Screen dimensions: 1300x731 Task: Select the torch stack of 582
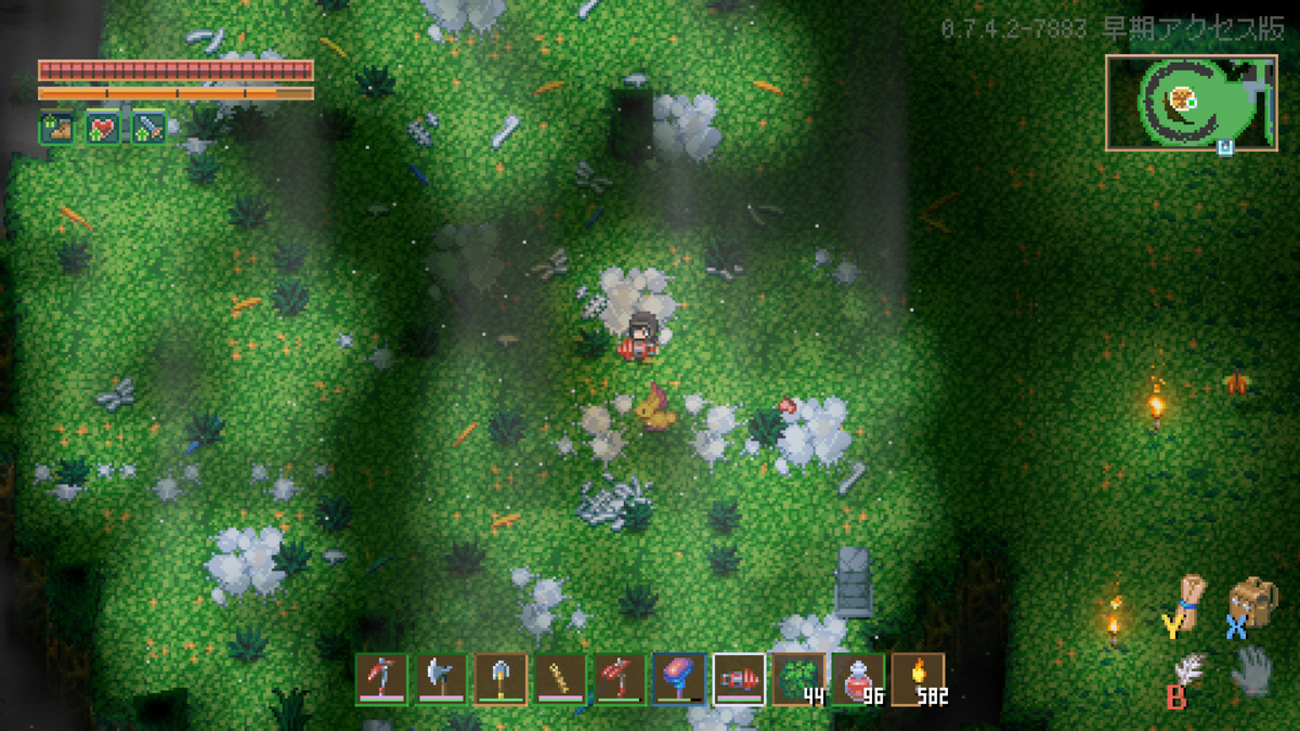[x=918, y=679]
